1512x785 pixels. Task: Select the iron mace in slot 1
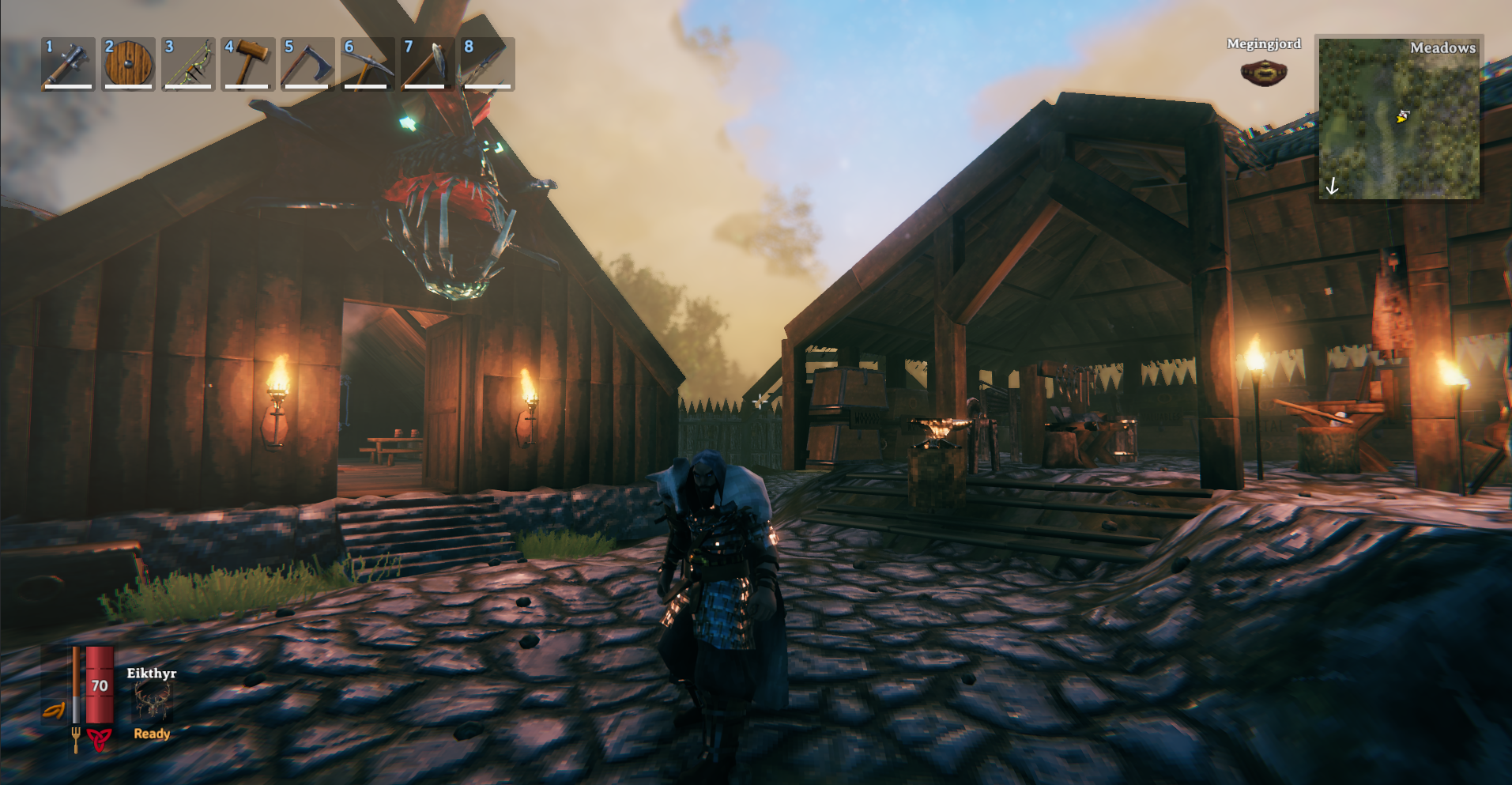68,64
